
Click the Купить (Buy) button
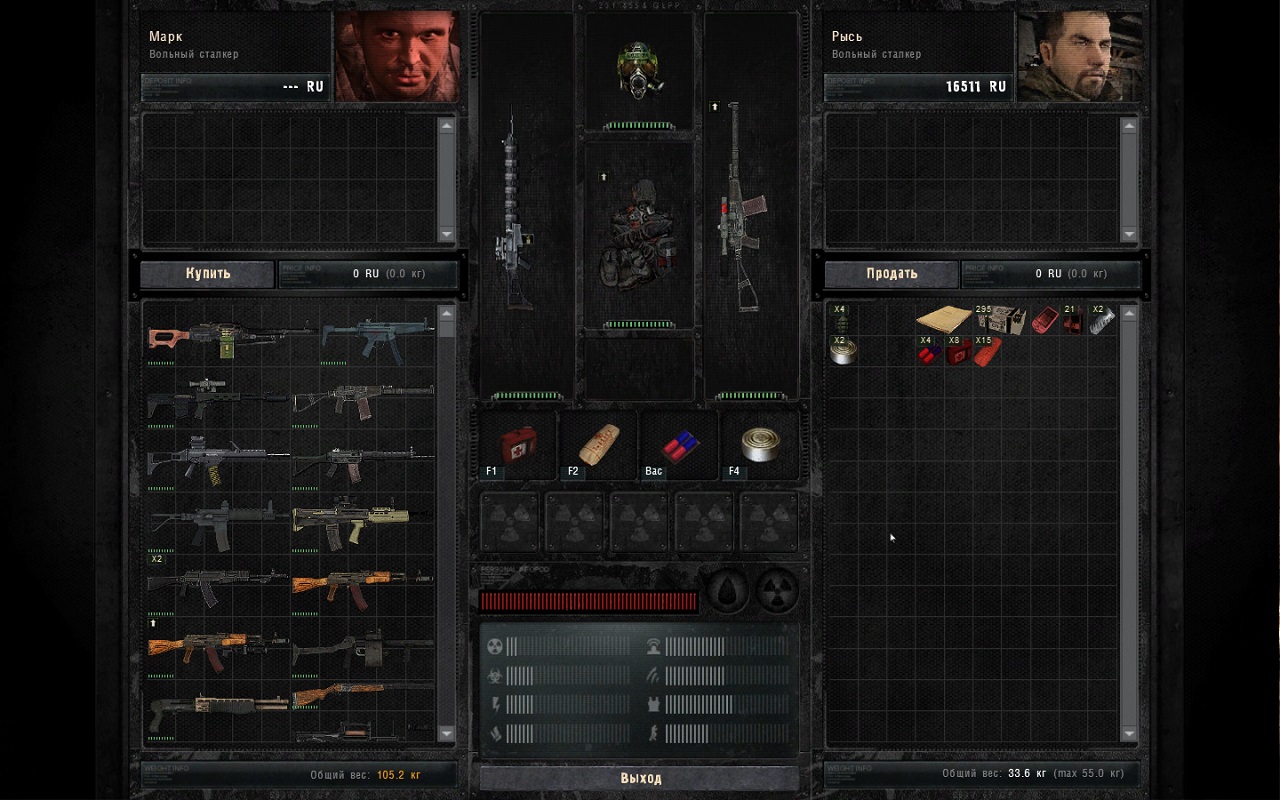[207, 274]
